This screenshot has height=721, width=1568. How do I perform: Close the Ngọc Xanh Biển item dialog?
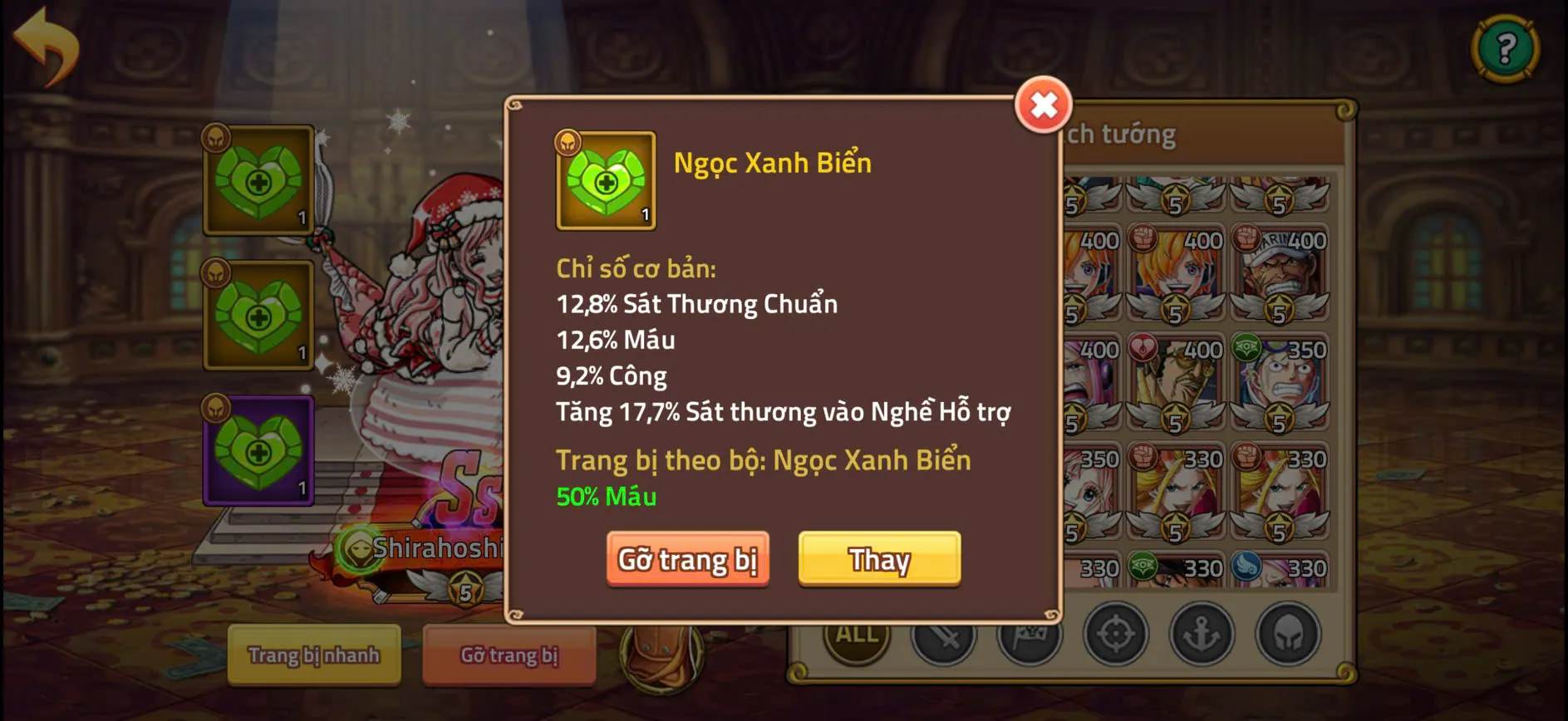(x=1043, y=104)
